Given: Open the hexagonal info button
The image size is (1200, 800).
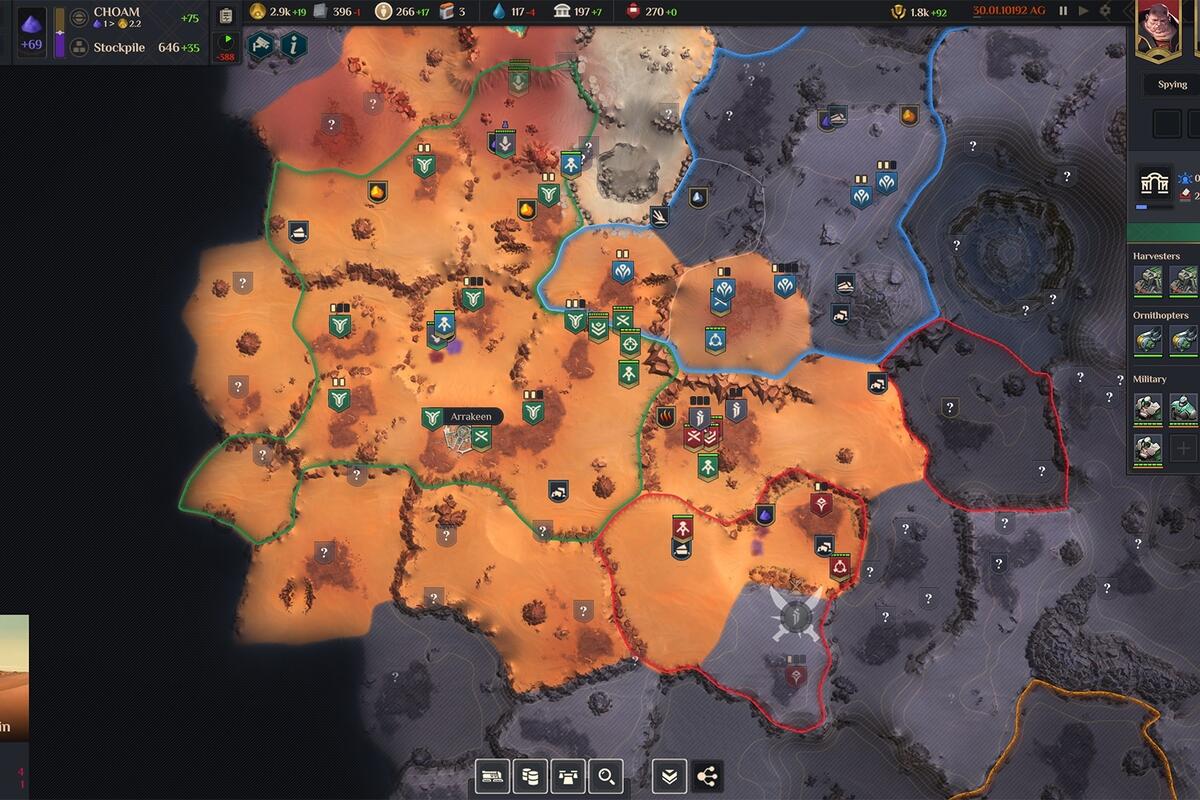Looking at the screenshot, I should 293,45.
